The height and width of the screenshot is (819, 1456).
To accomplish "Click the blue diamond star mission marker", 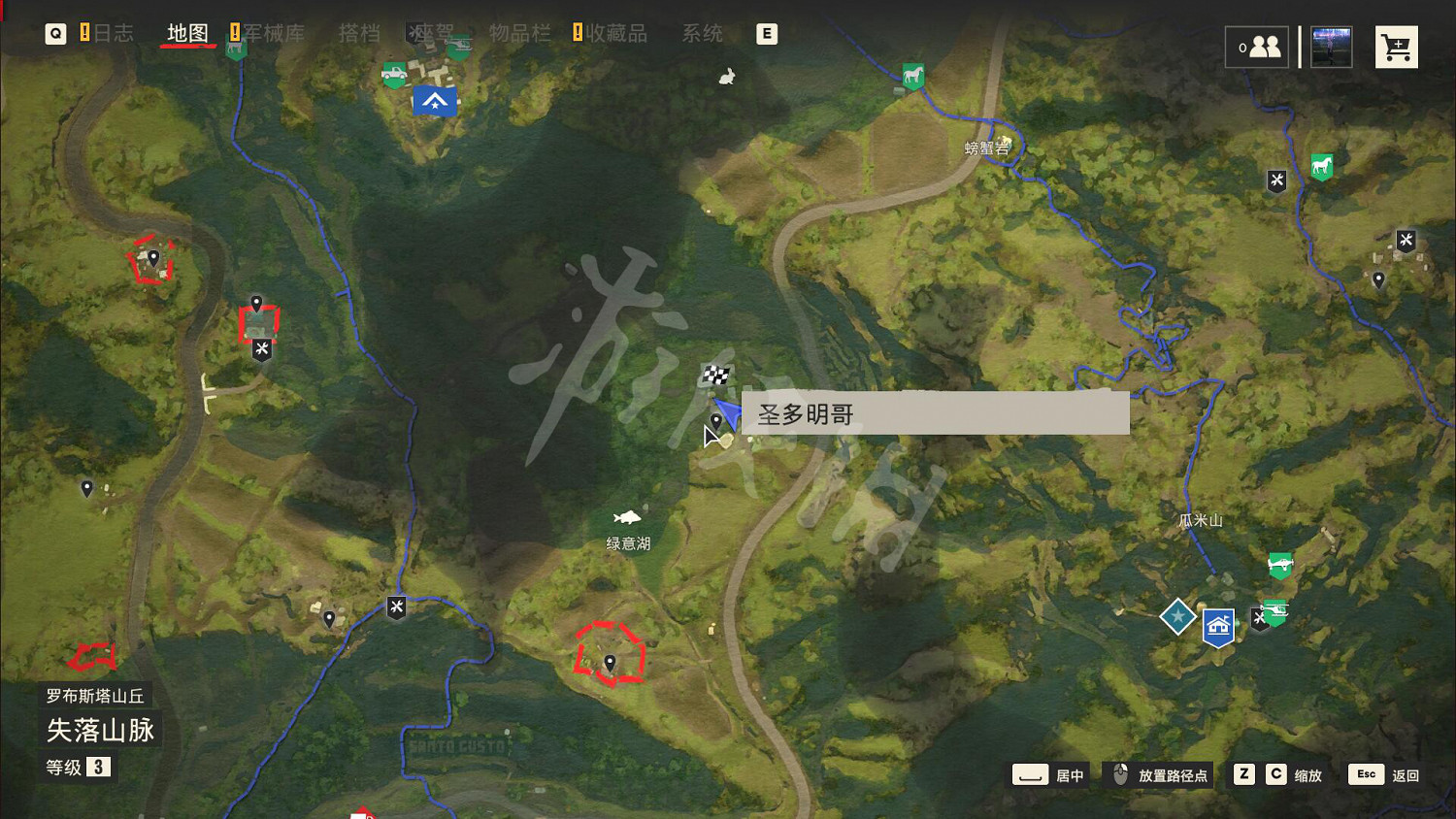I will coord(1177,615).
